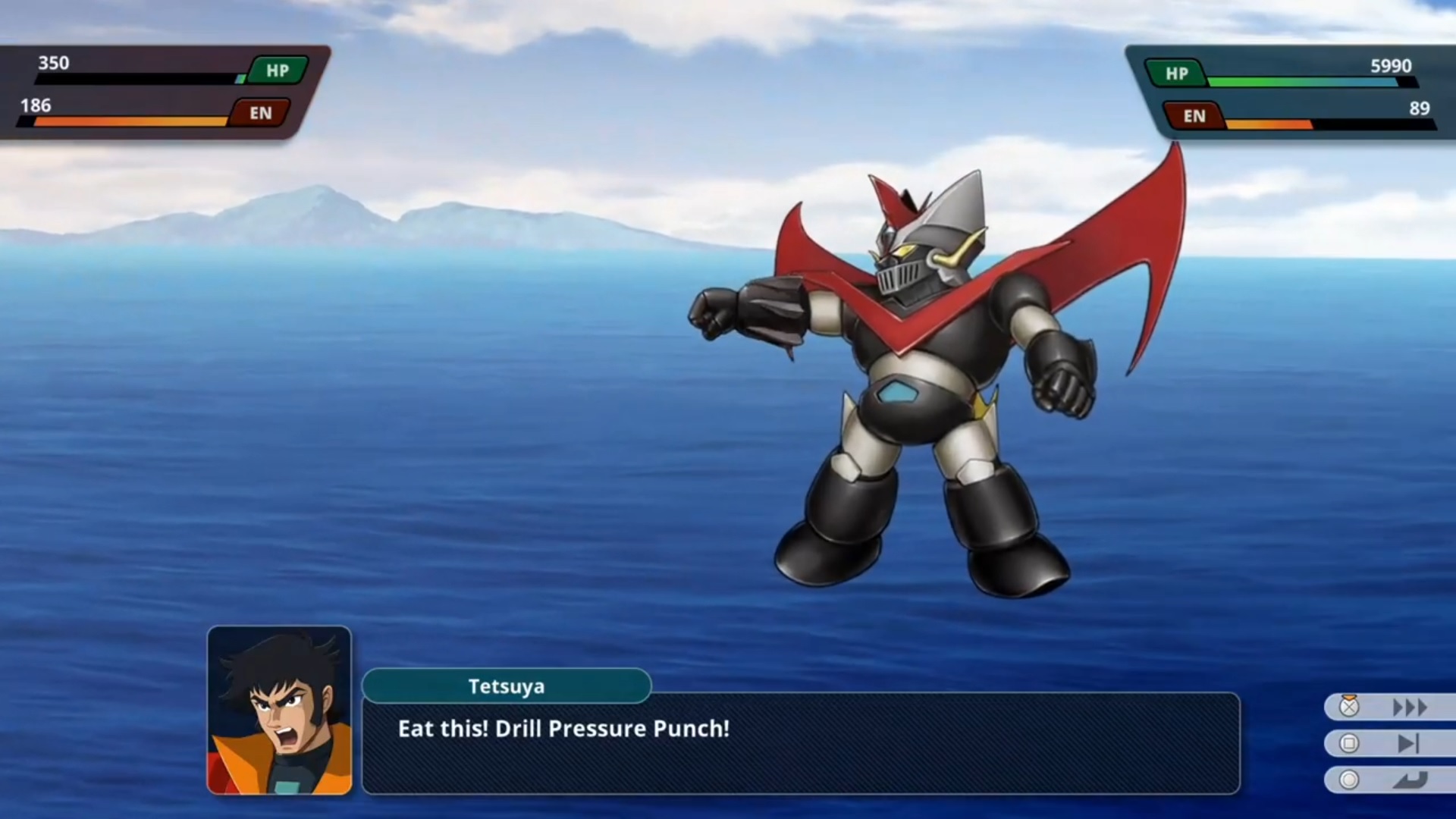The image size is (1456, 819).
Task: Click the curved return arrow icon
Action: (x=1409, y=780)
